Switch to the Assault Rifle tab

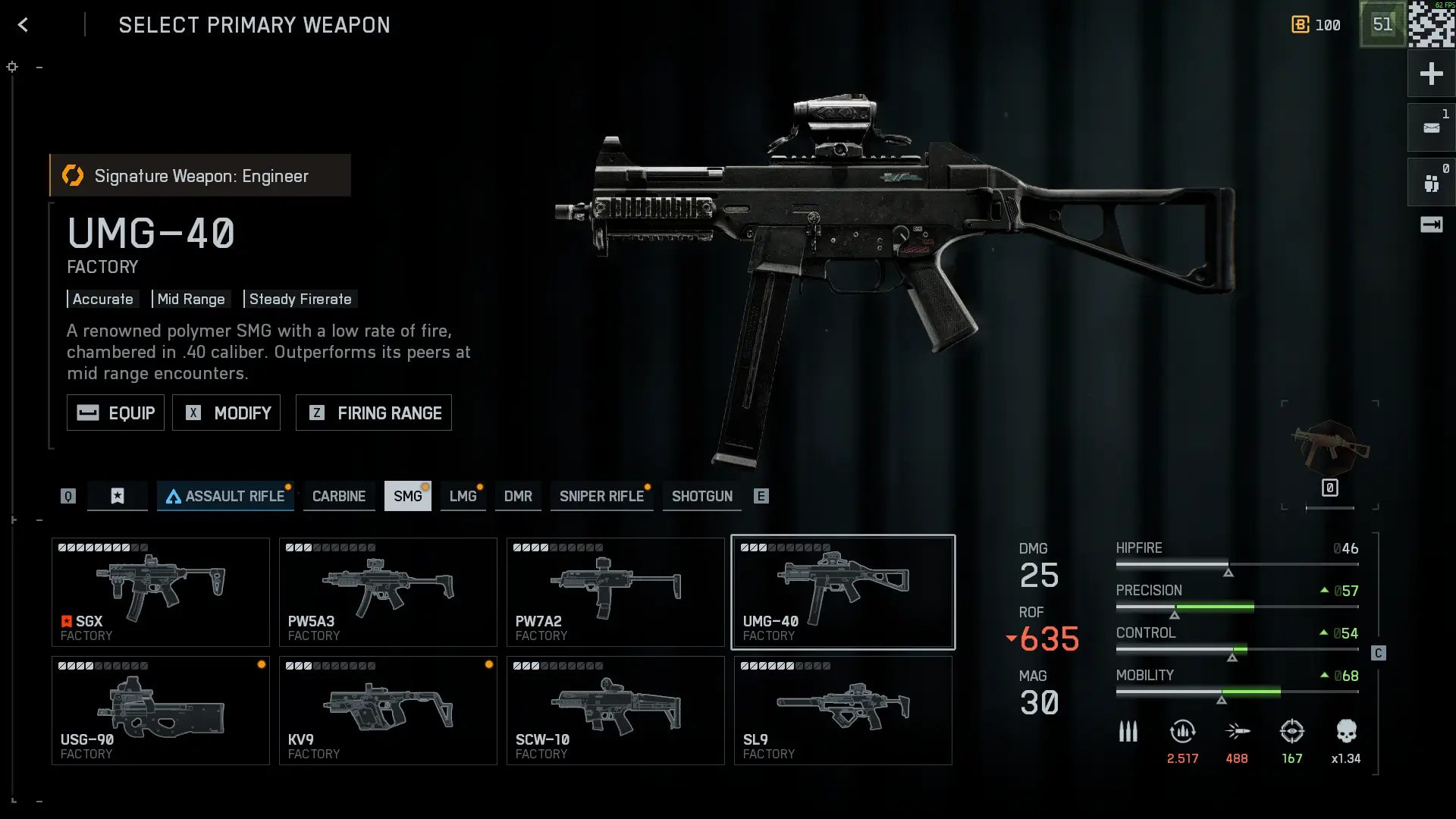[225, 496]
